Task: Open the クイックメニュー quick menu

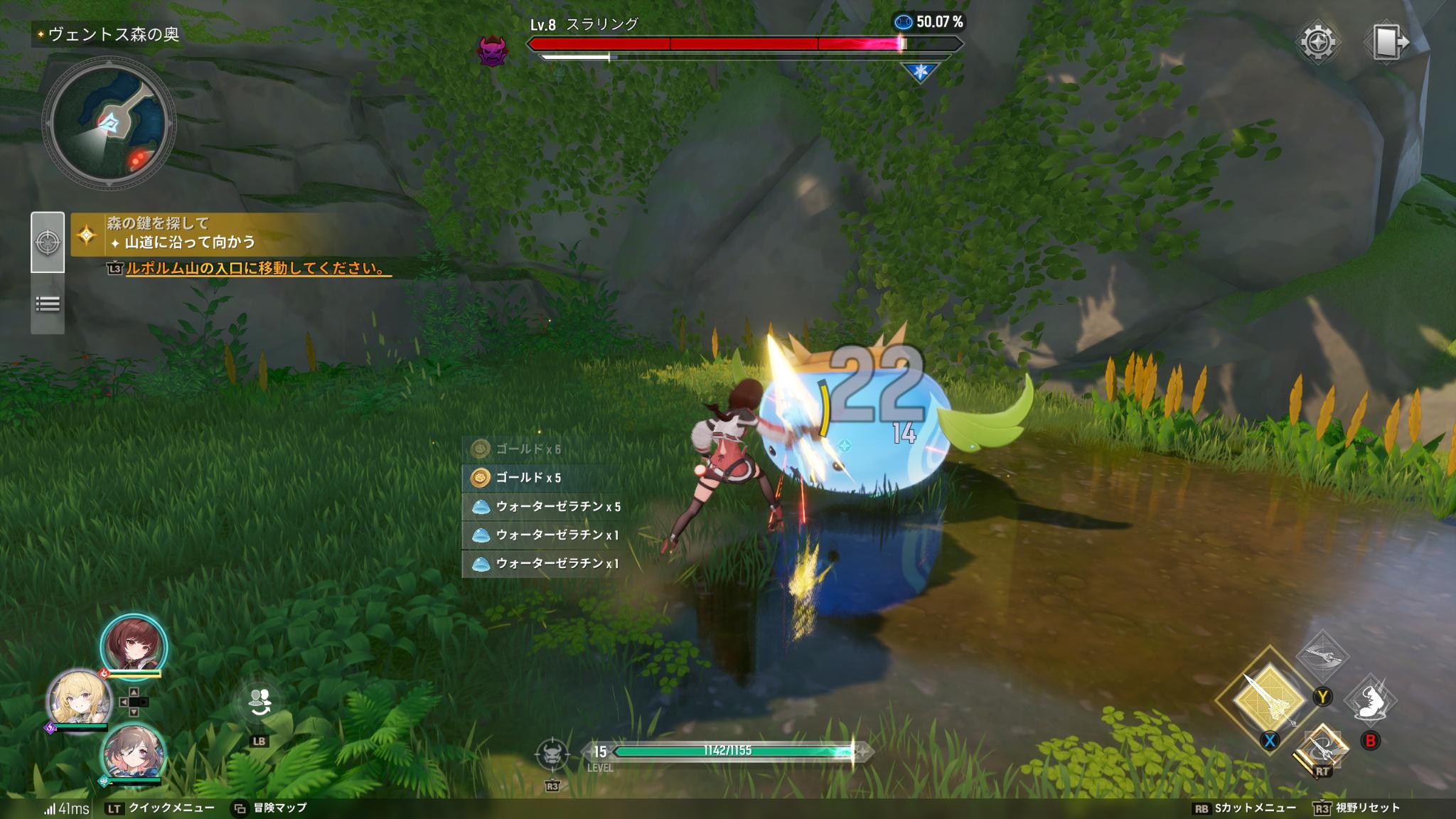Action: [x=160, y=808]
